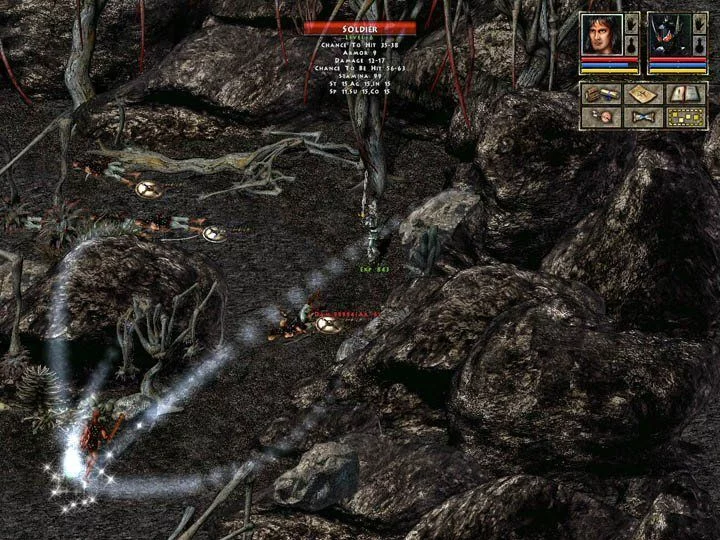This screenshot has height=540, width=720.
Task: Click the shield and weapons button
Action: point(600,116)
